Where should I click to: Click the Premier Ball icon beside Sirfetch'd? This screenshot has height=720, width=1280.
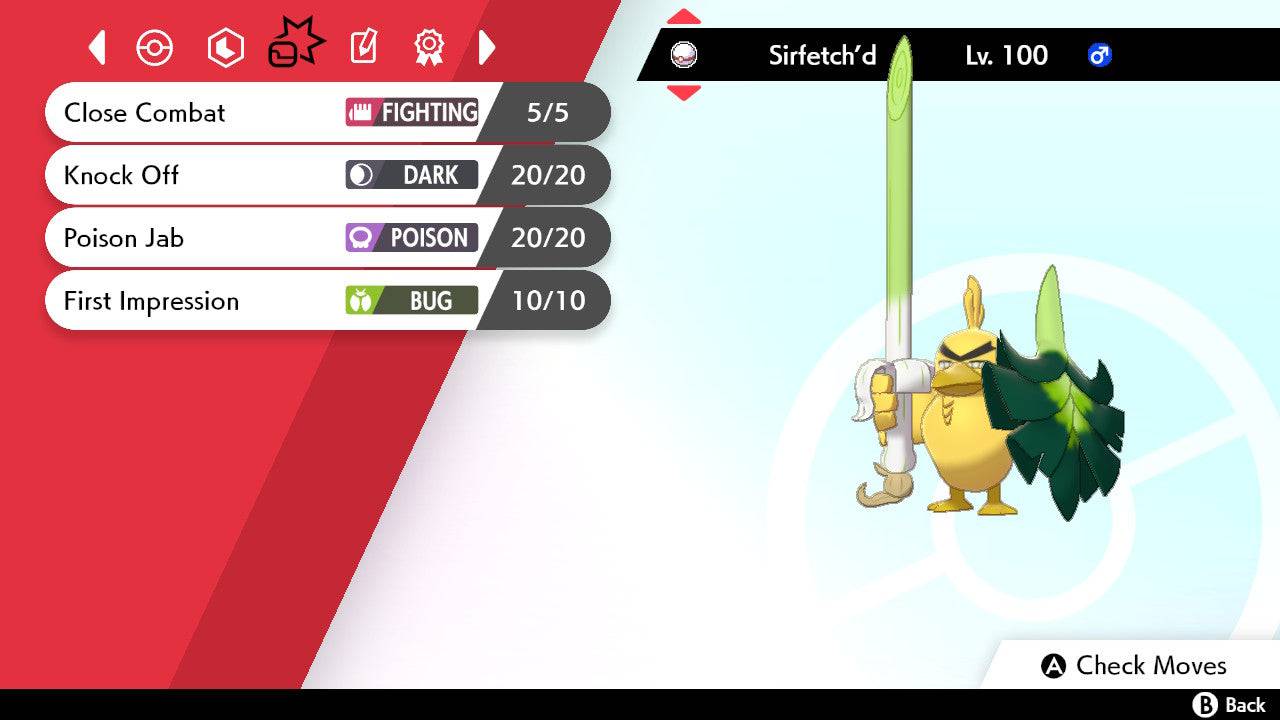coord(683,55)
